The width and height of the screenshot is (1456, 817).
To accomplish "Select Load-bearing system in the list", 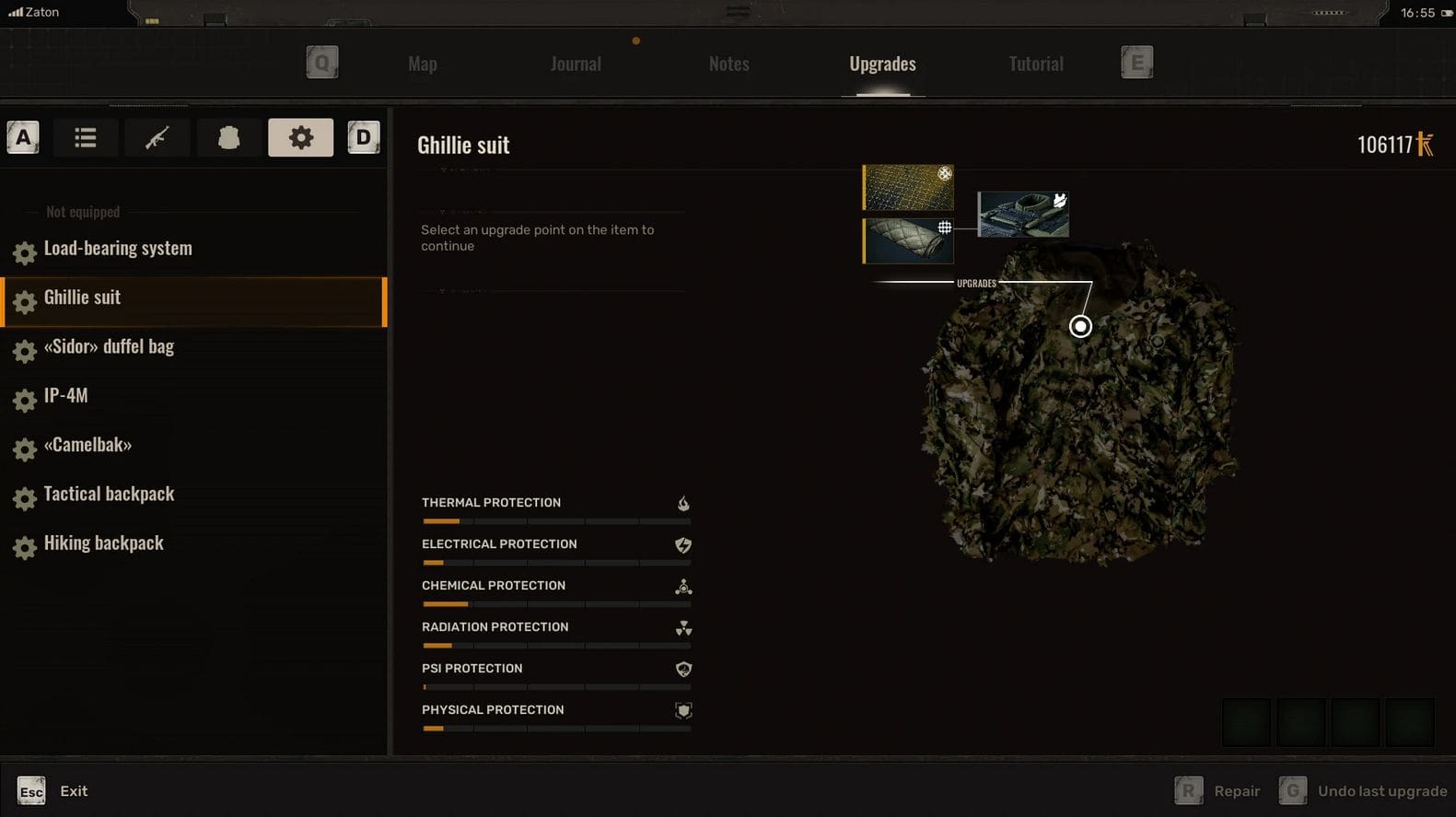I will pyautogui.click(x=118, y=249).
